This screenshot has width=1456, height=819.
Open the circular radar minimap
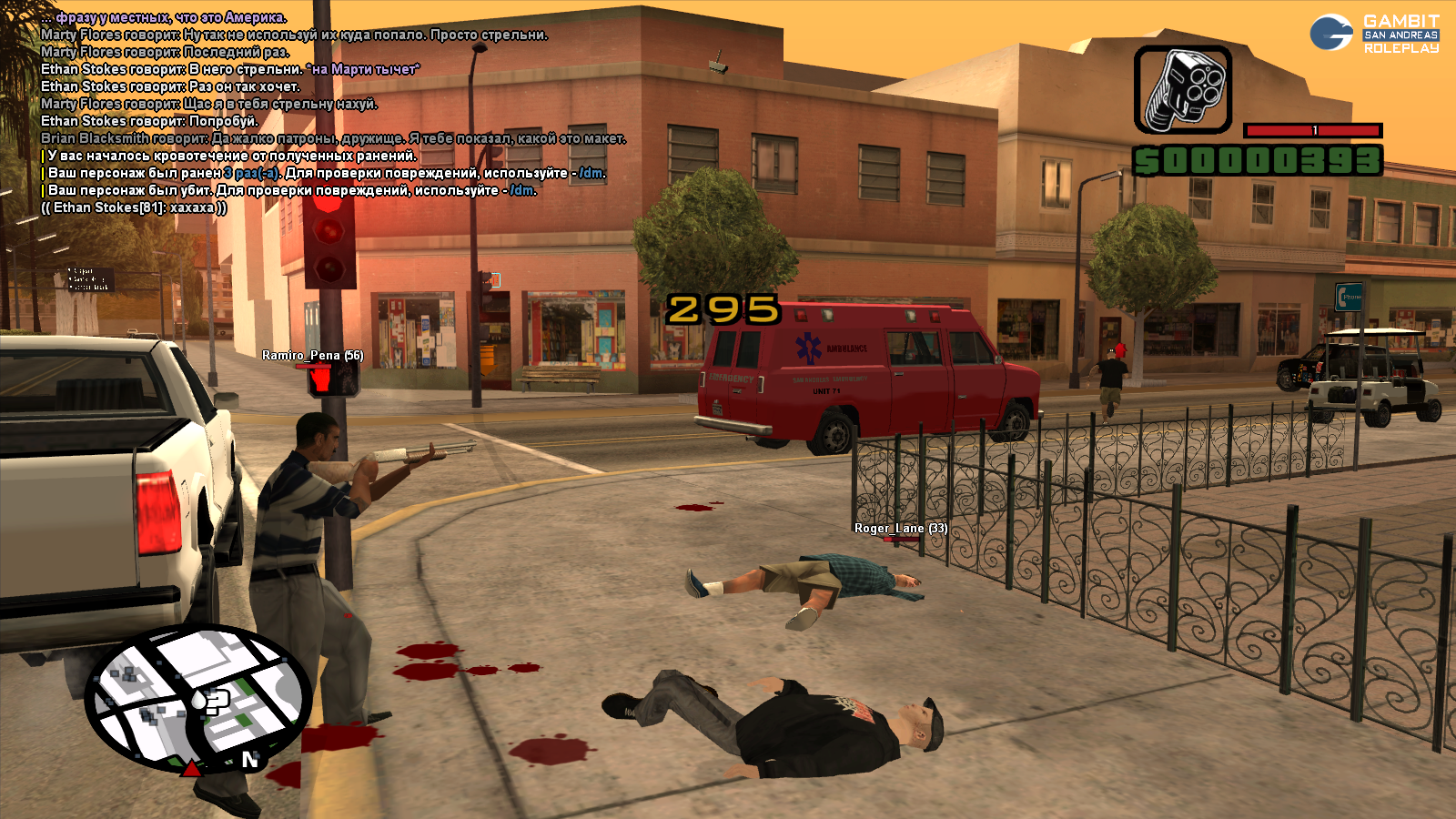coord(197,699)
